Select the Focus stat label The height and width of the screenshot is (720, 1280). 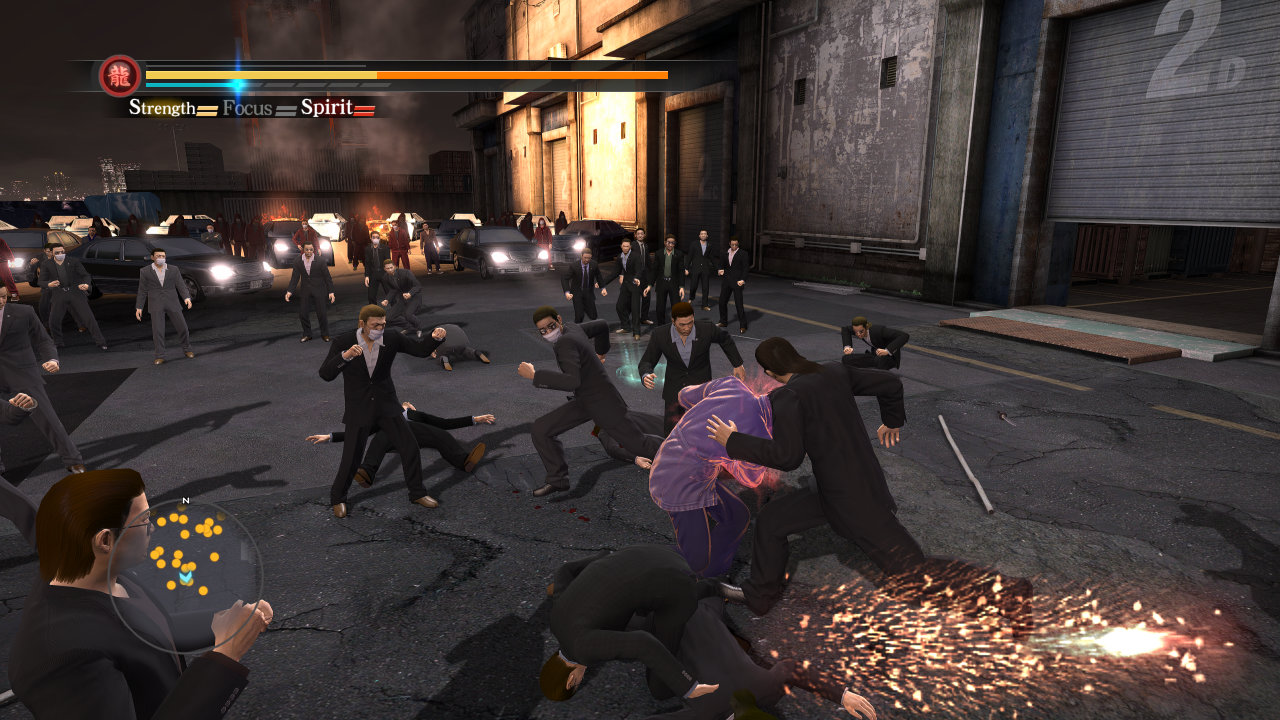[247, 108]
